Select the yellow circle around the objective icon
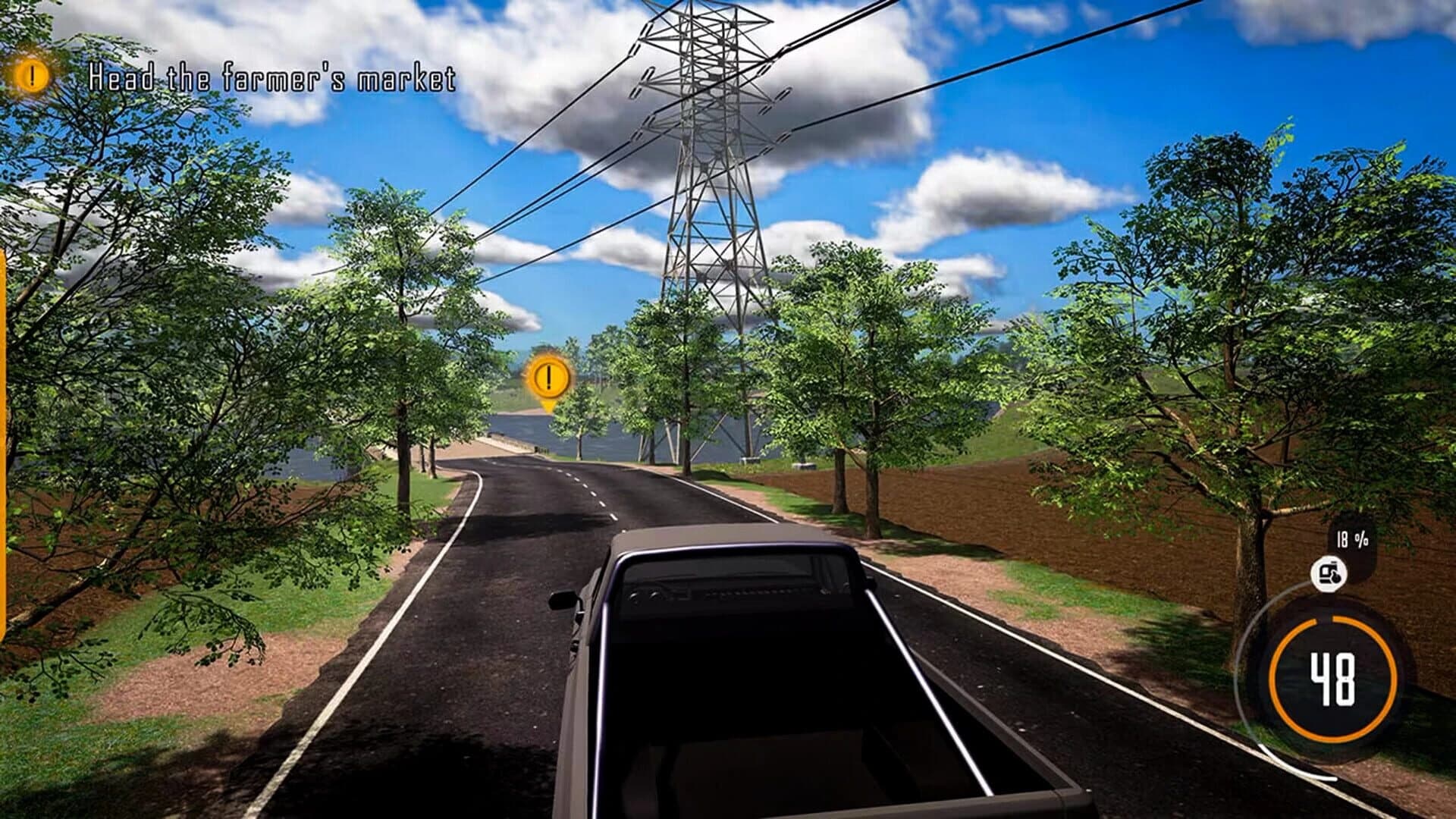 click(x=30, y=76)
